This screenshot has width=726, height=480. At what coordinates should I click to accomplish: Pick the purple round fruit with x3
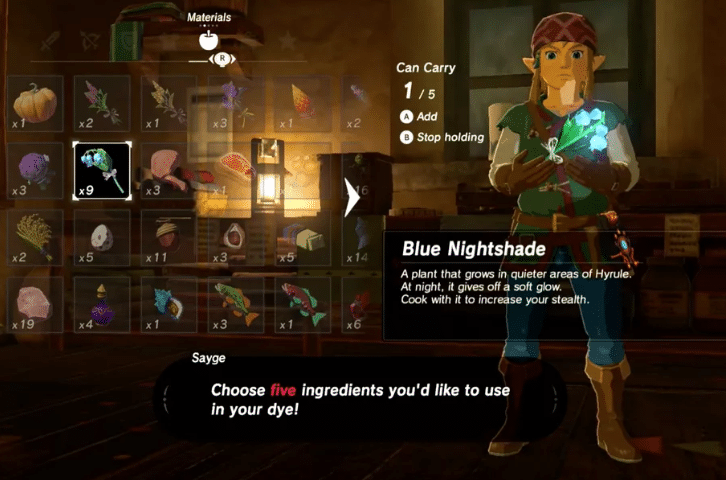35,170
